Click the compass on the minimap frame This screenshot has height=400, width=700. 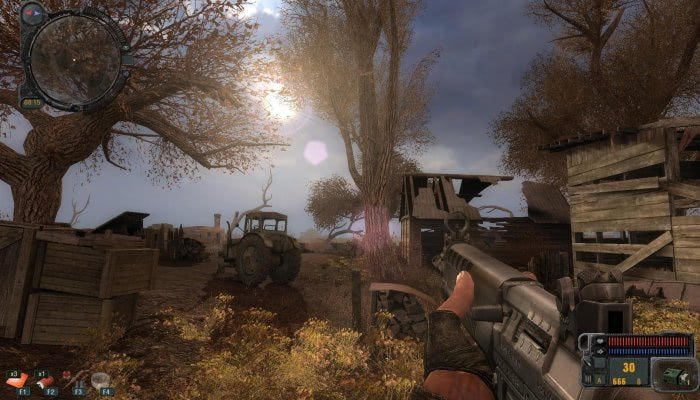pos(33,14)
